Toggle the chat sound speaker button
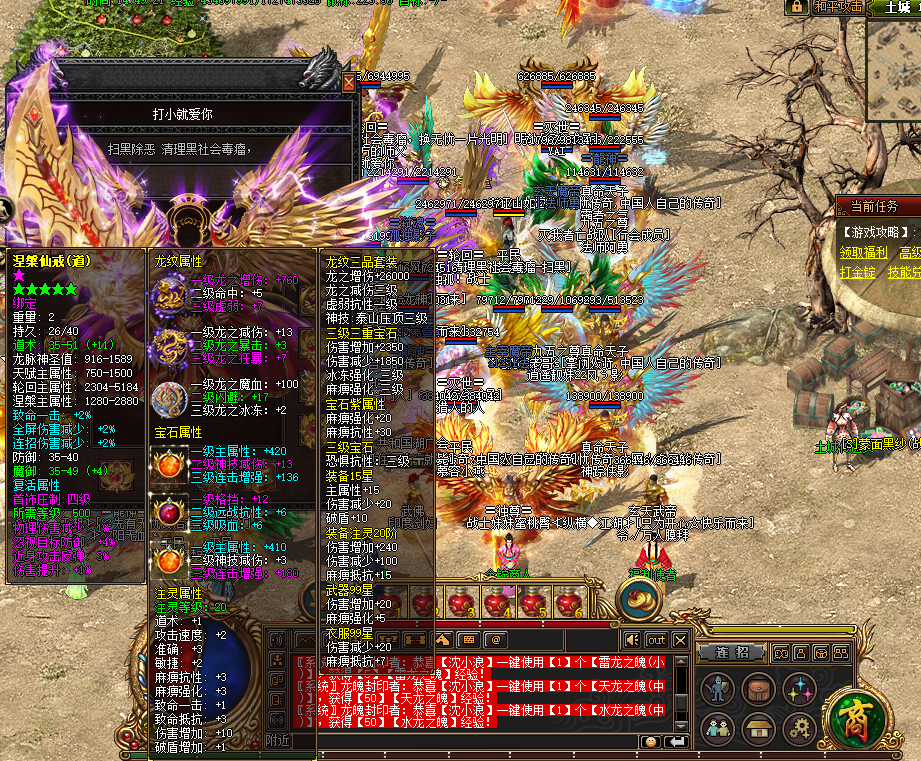The width and height of the screenshot is (921, 761). (x=631, y=640)
